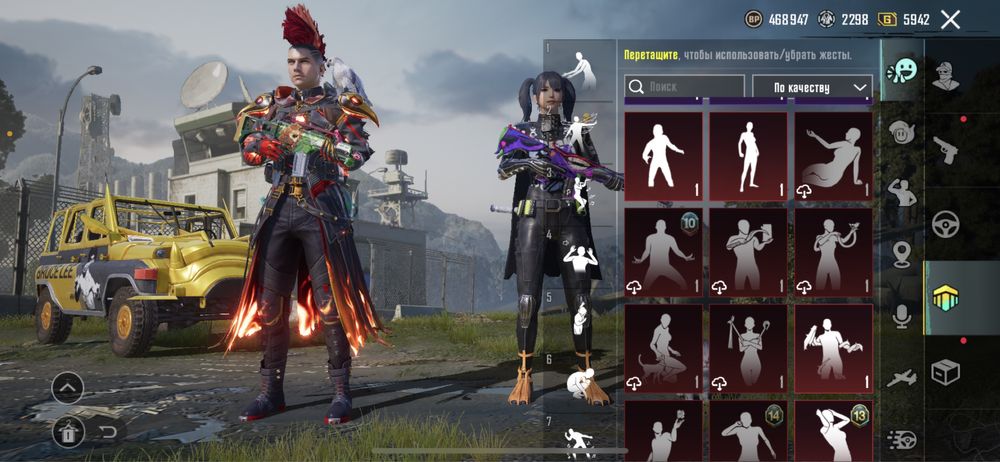Open the 'По качеству' sort dropdown
This screenshot has width=1000, height=462.
pyautogui.click(x=812, y=88)
